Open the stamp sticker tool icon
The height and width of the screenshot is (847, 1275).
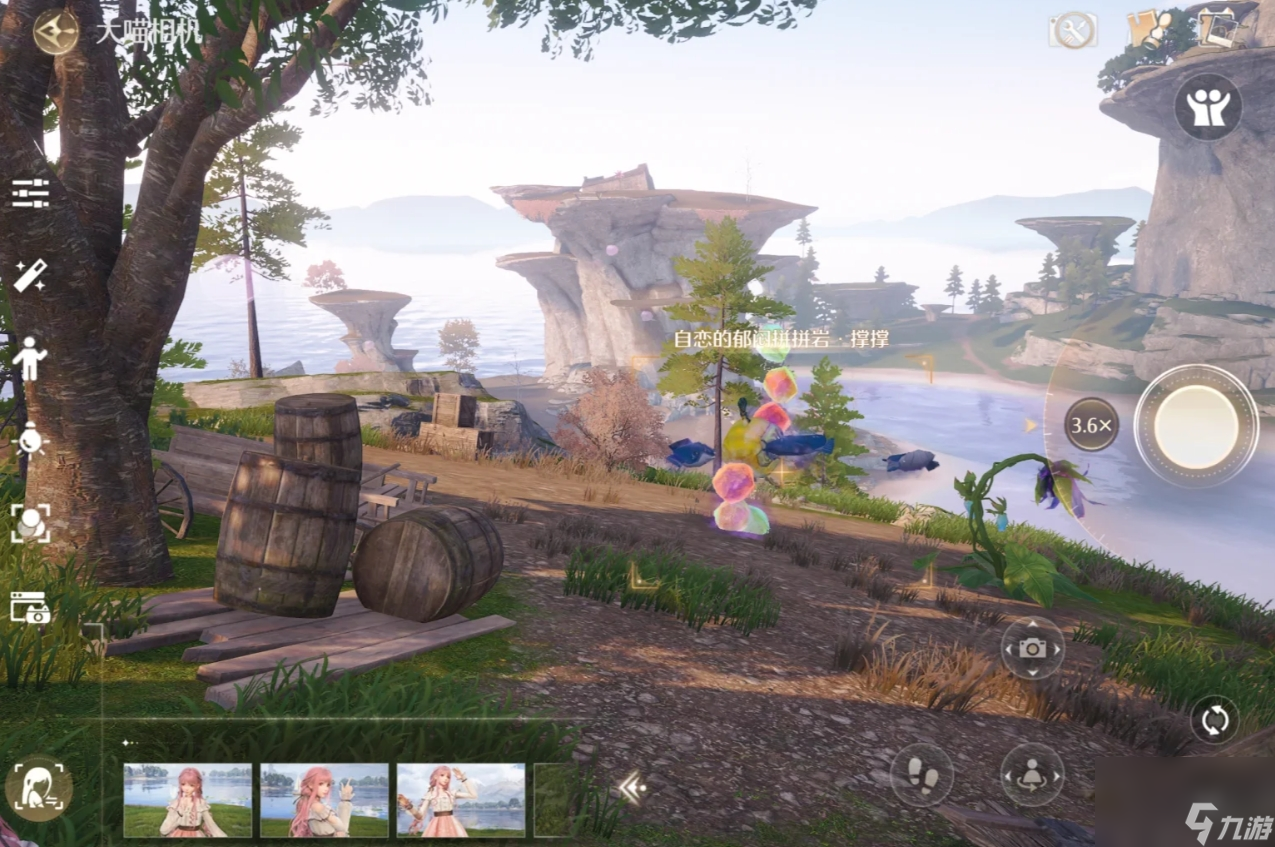pos(1149,30)
